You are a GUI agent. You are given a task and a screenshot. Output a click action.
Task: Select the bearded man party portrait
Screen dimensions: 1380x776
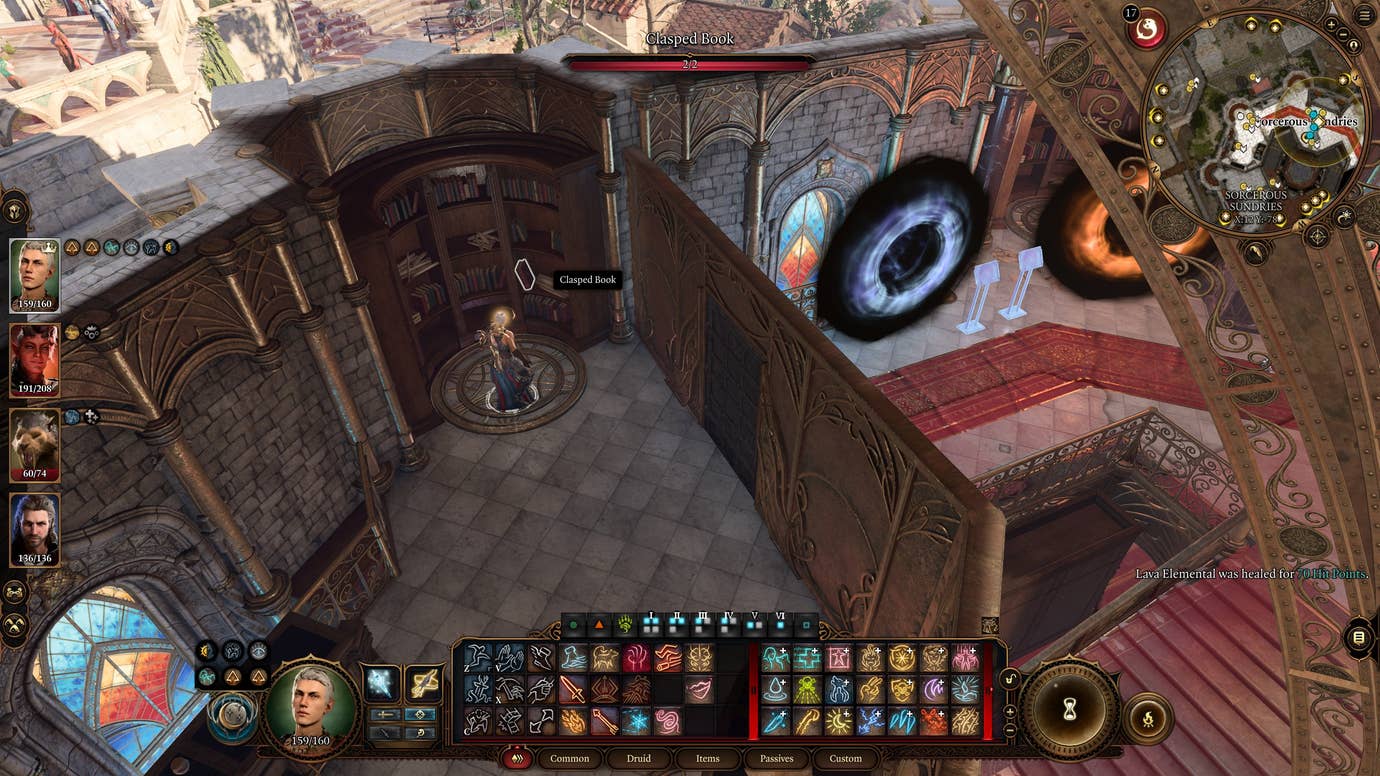[34, 529]
